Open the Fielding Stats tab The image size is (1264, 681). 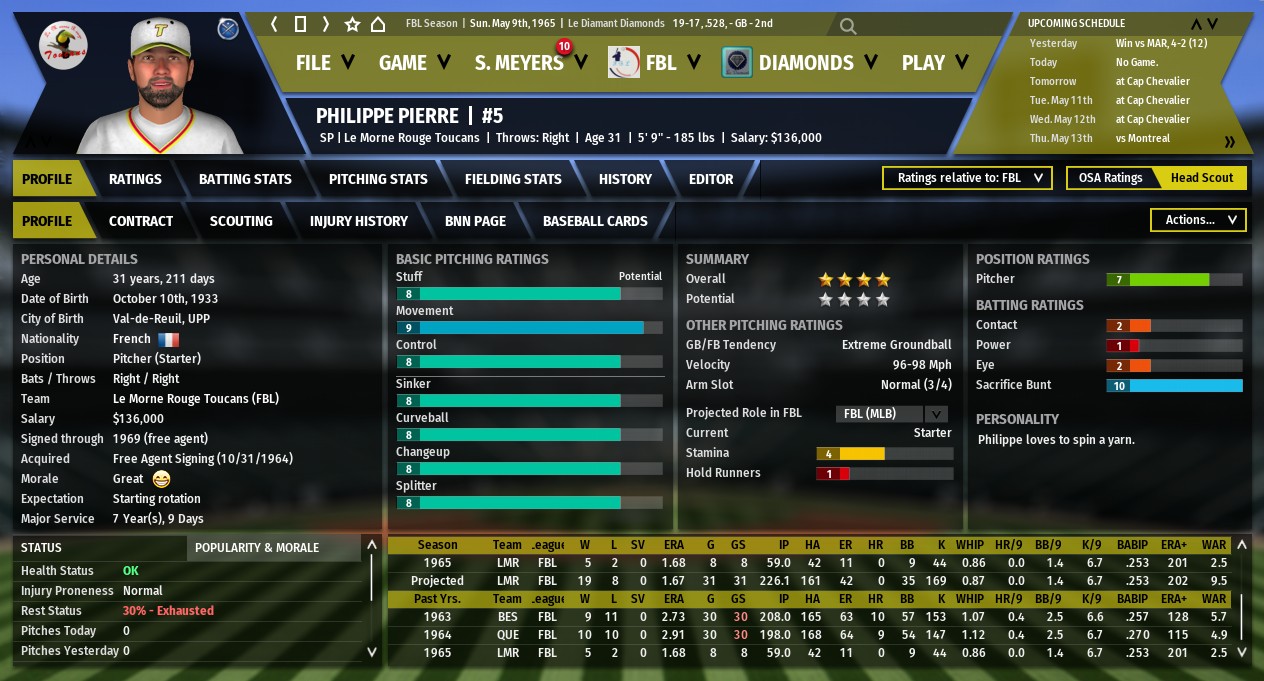coord(513,179)
